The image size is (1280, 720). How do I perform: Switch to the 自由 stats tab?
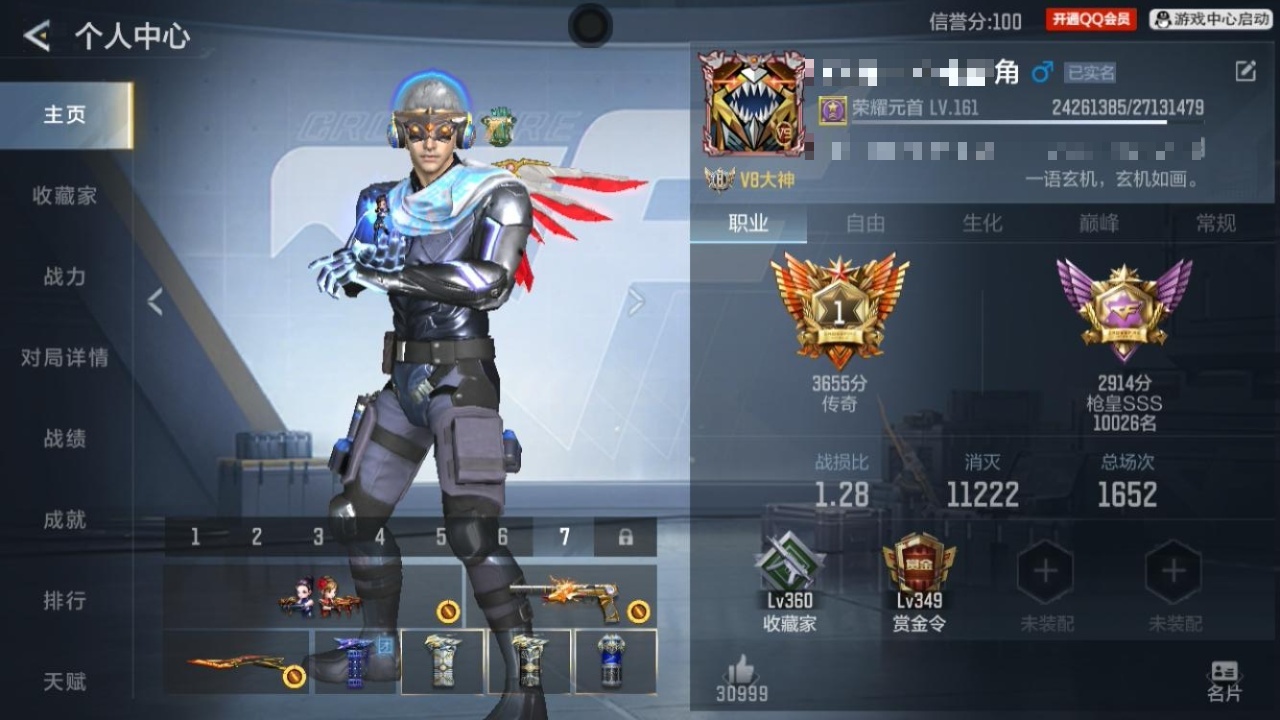(x=865, y=224)
